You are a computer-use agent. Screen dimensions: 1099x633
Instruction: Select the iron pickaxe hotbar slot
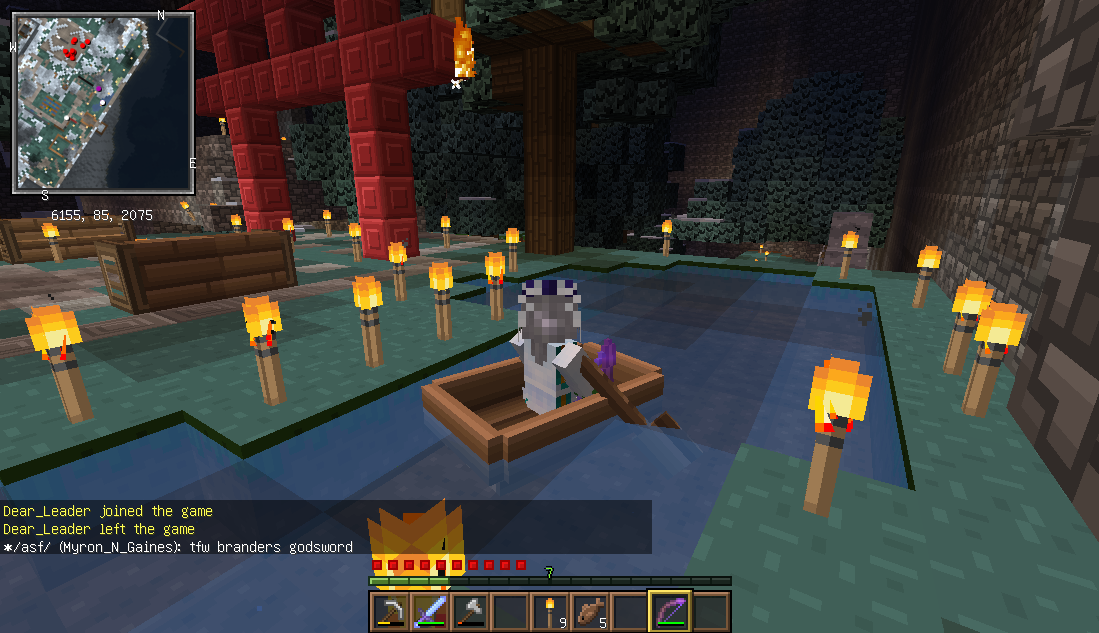389,610
